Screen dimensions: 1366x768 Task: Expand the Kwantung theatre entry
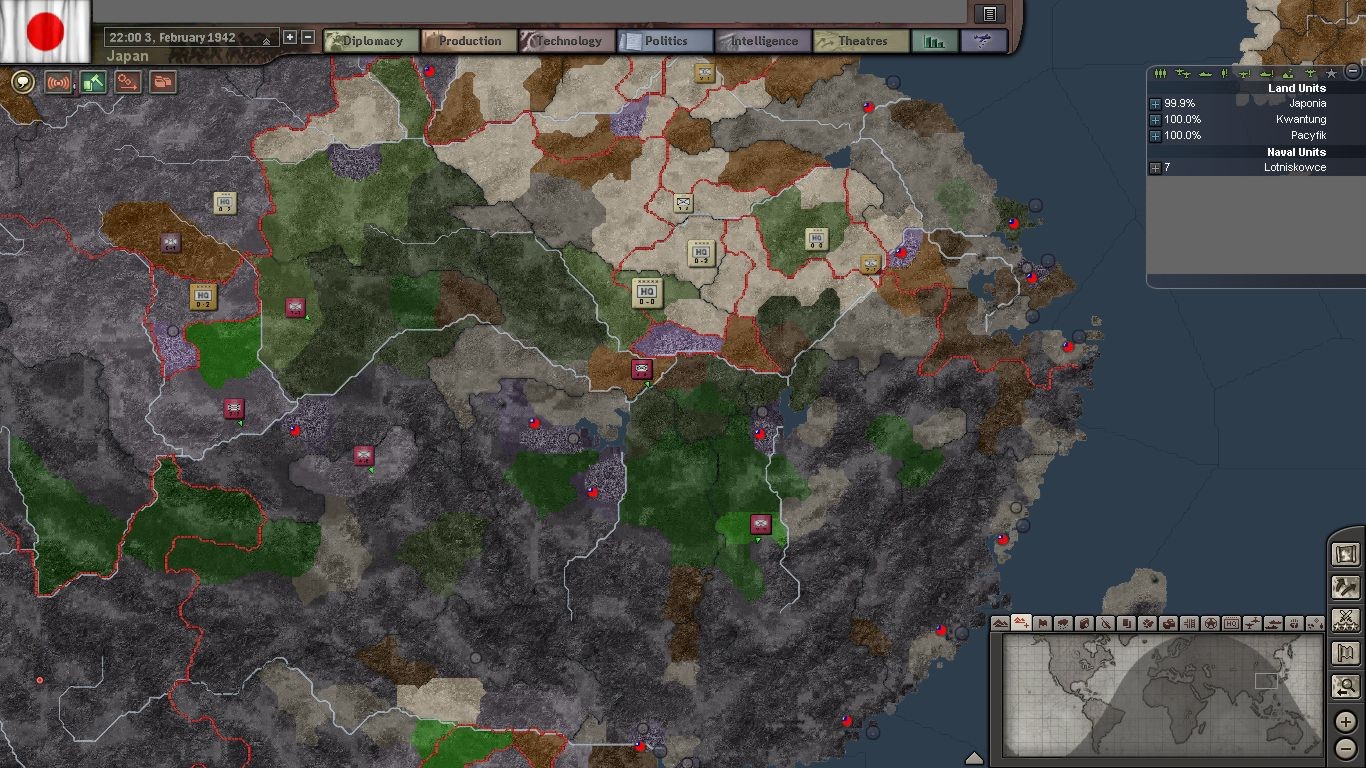tap(1156, 120)
